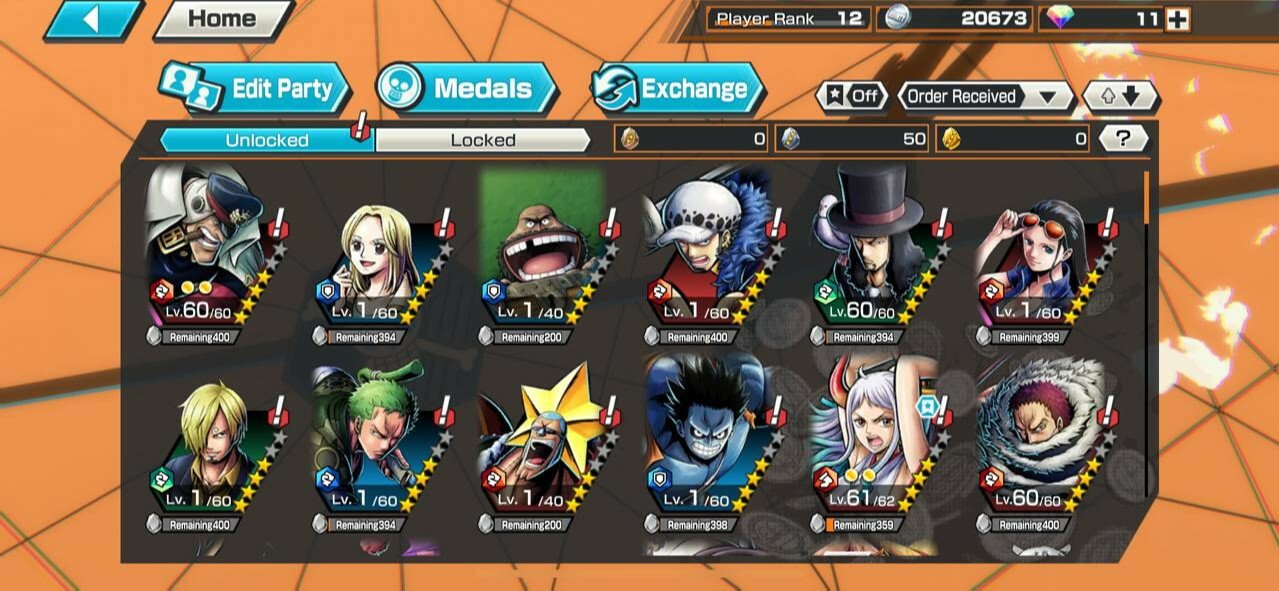Open the Exchange screen

pos(677,89)
